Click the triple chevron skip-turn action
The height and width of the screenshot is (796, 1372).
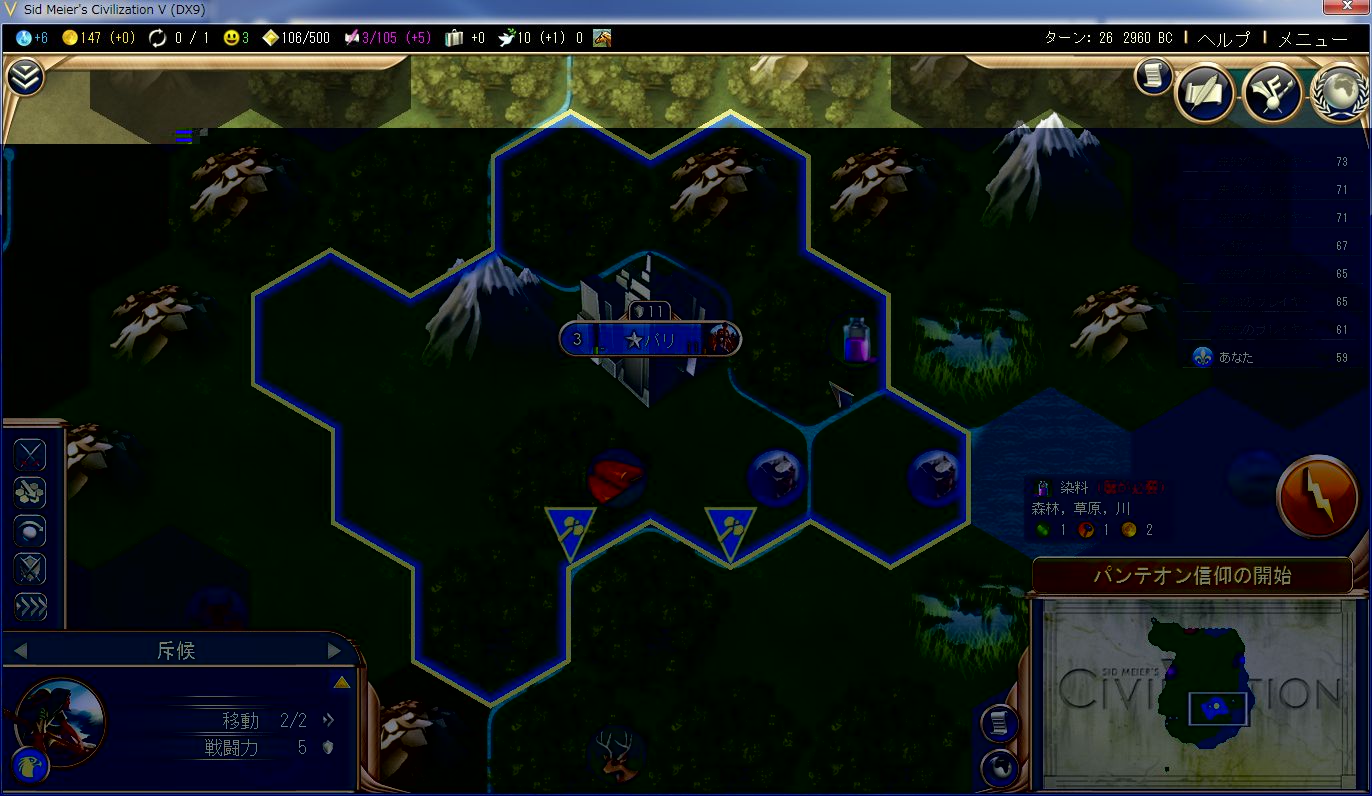tap(30, 606)
